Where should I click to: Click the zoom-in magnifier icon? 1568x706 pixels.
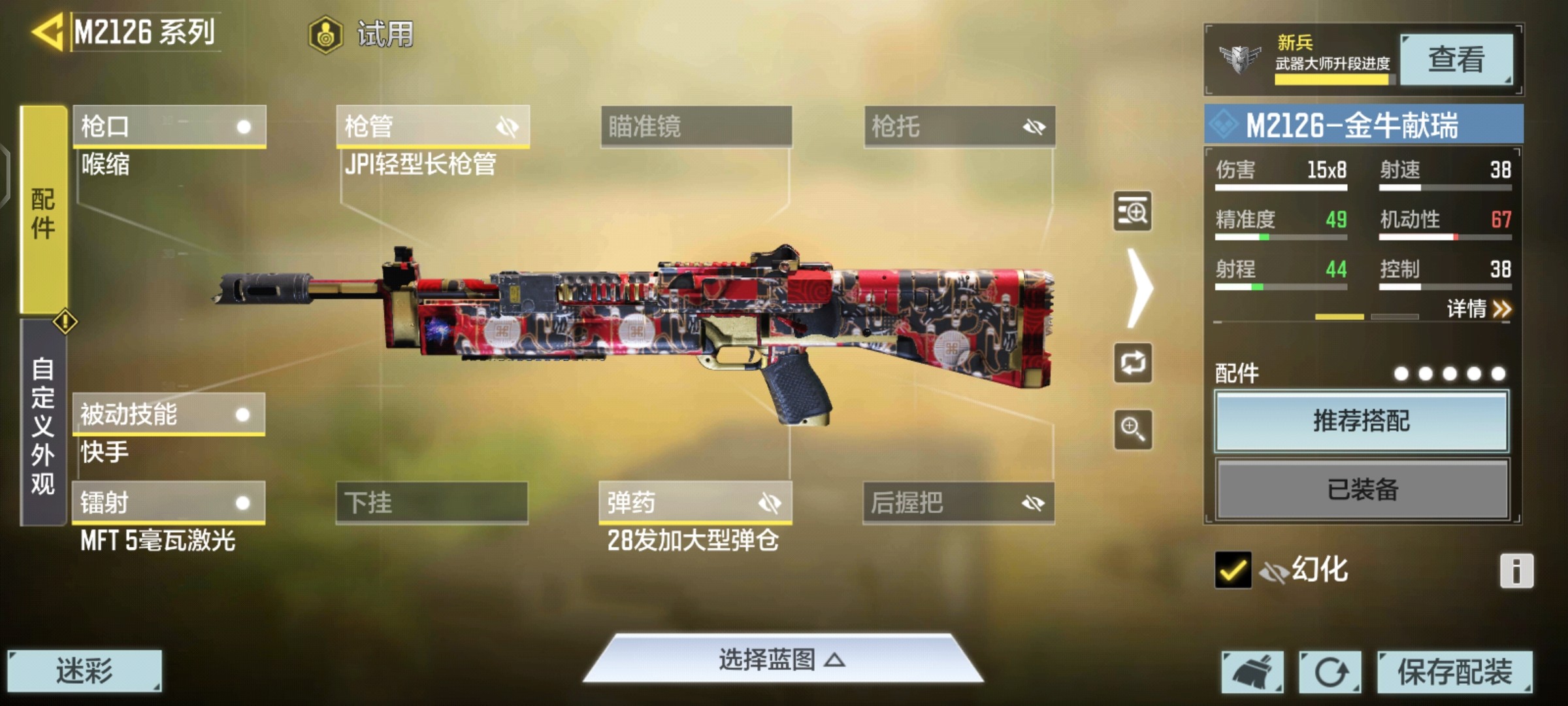pyautogui.click(x=1132, y=430)
